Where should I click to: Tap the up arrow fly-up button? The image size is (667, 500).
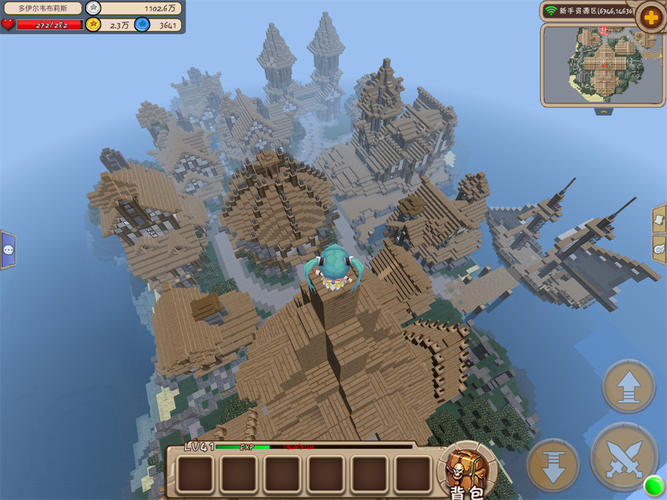[628, 387]
